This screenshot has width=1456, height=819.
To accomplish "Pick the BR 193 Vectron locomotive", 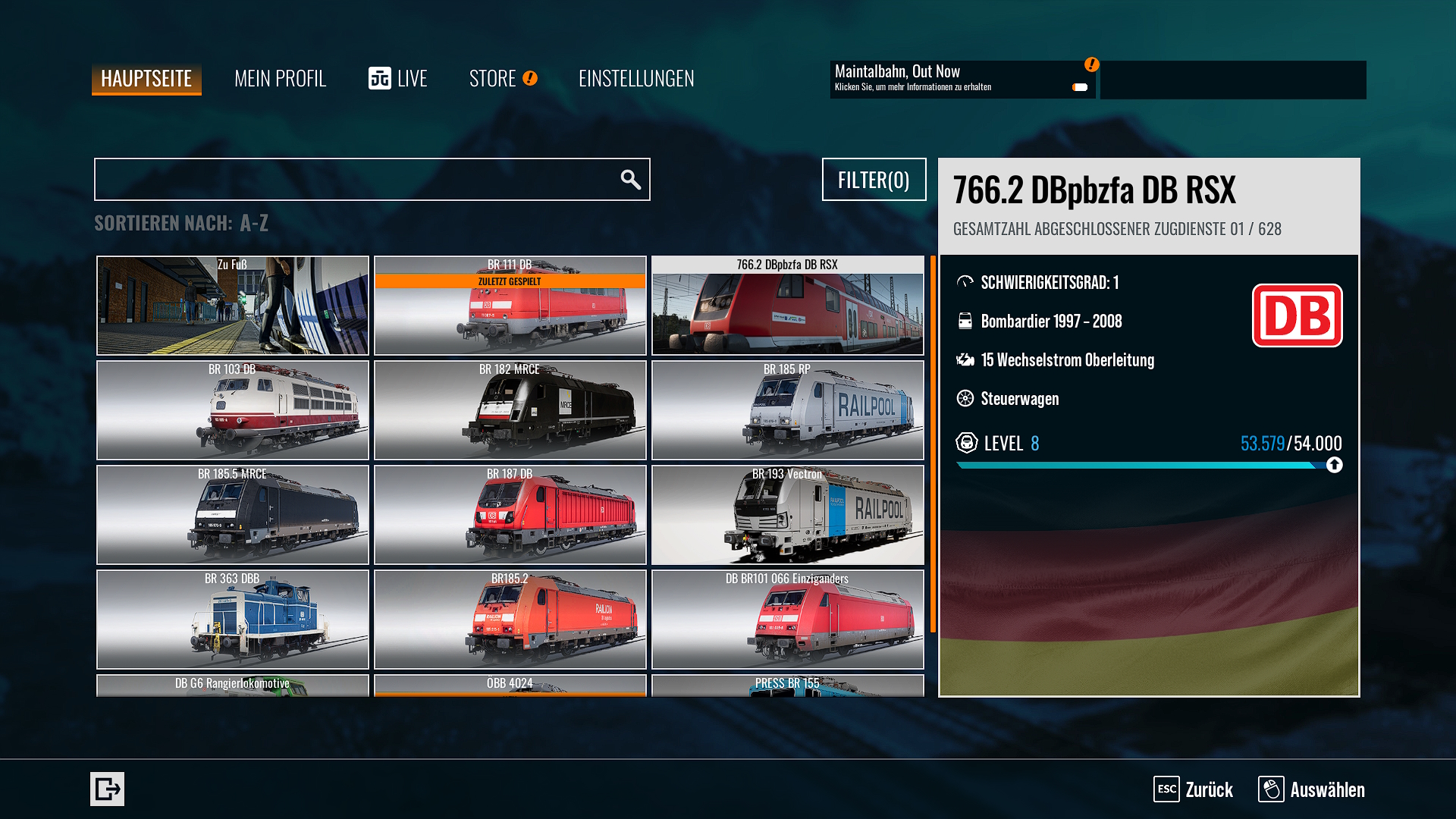I will (x=787, y=515).
